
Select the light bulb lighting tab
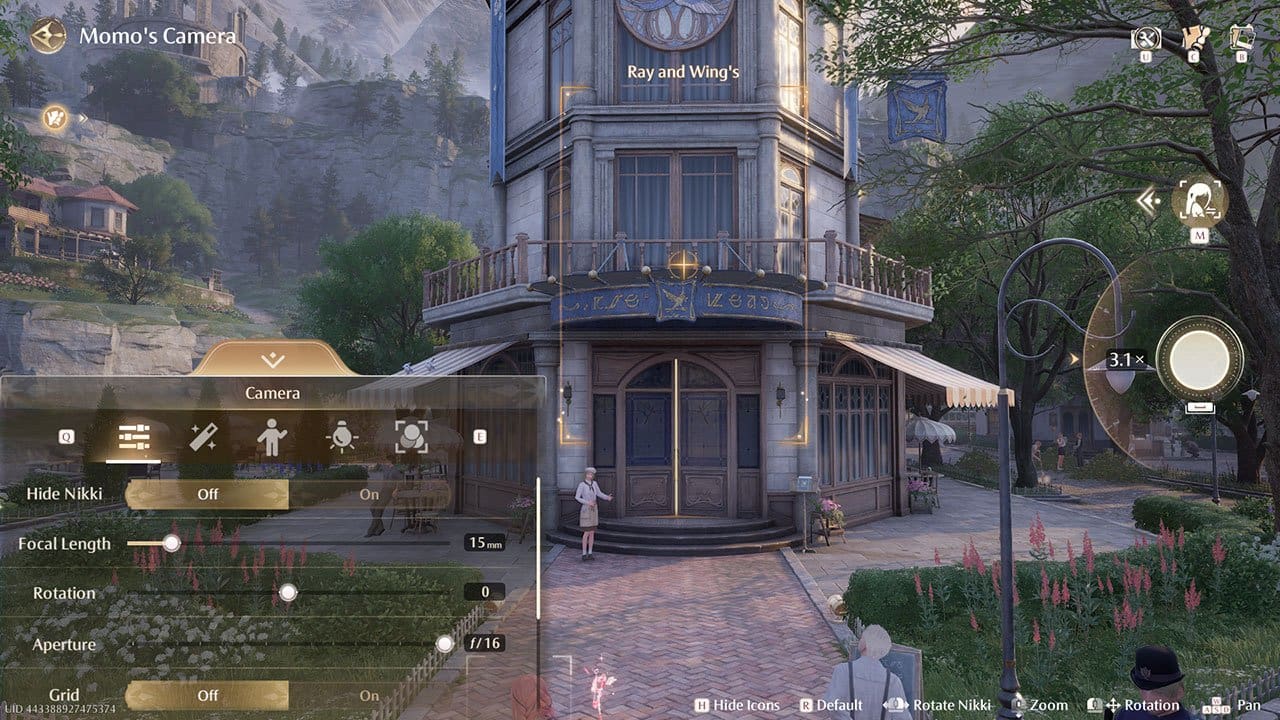(x=341, y=437)
